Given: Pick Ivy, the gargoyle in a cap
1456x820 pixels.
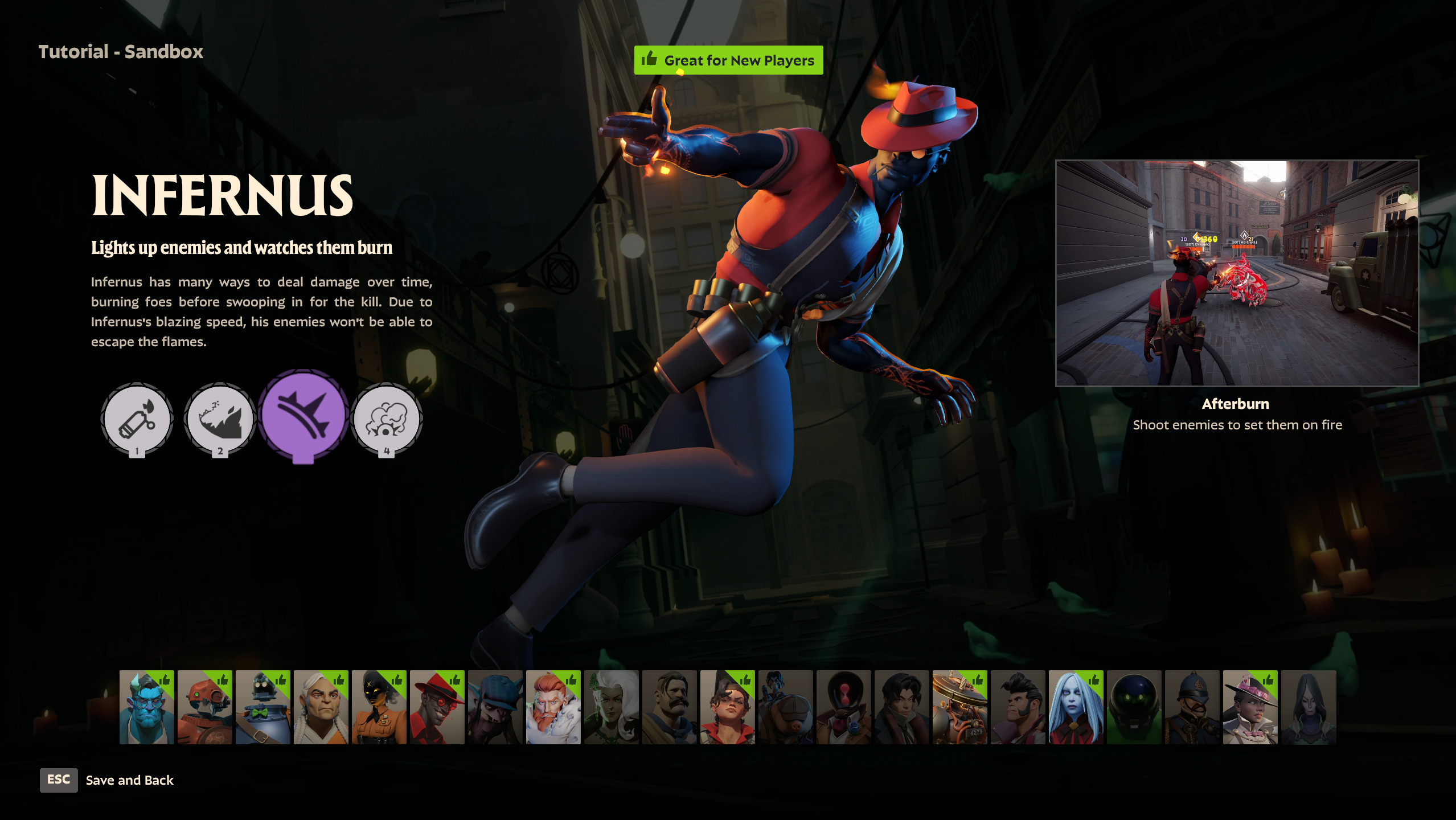Looking at the screenshot, I should [x=495, y=707].
